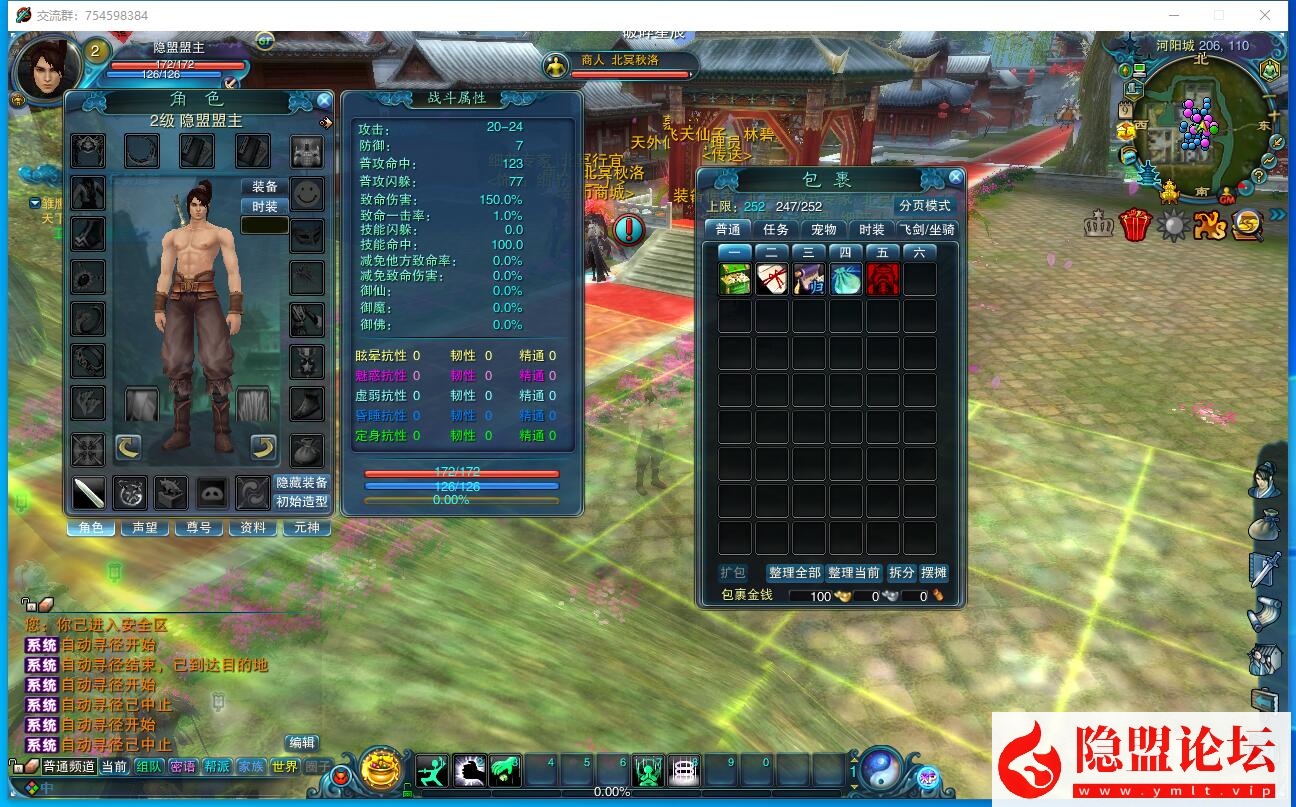Switch to the 时装 view in character panel
The width and height of the screenshot is (1296, 807).
pyautogui.click(x=265, y=206)
